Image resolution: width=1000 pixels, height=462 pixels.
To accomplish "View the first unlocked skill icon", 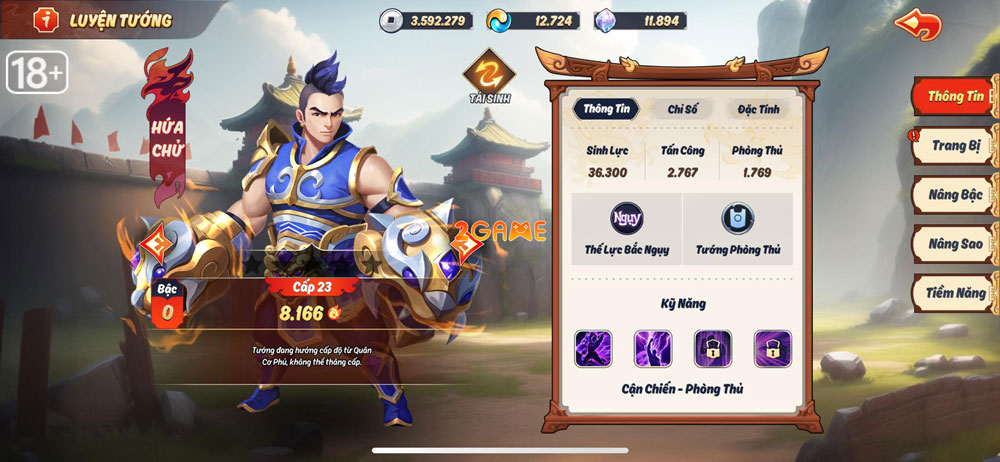I will click(593, 348).
